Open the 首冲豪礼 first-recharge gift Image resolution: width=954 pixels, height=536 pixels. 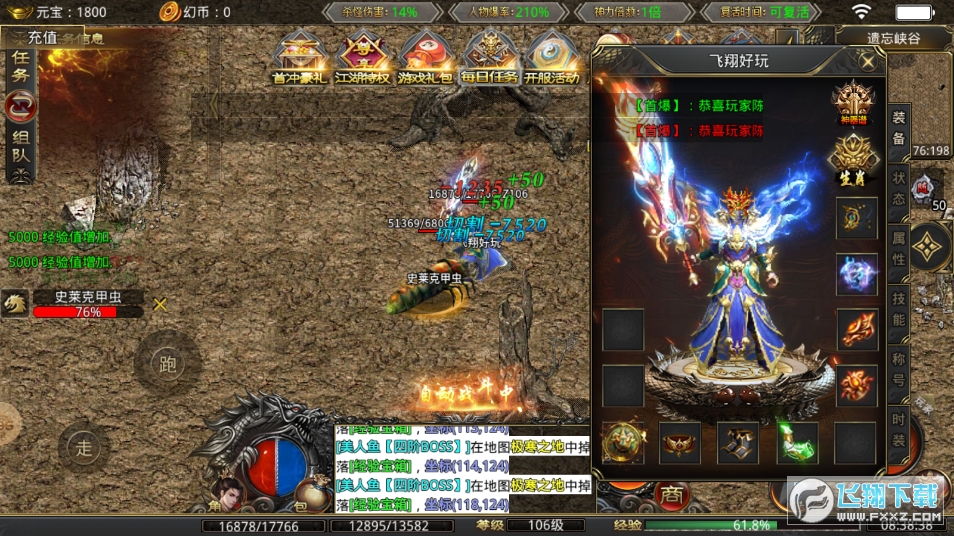click(x=299, y=60)
